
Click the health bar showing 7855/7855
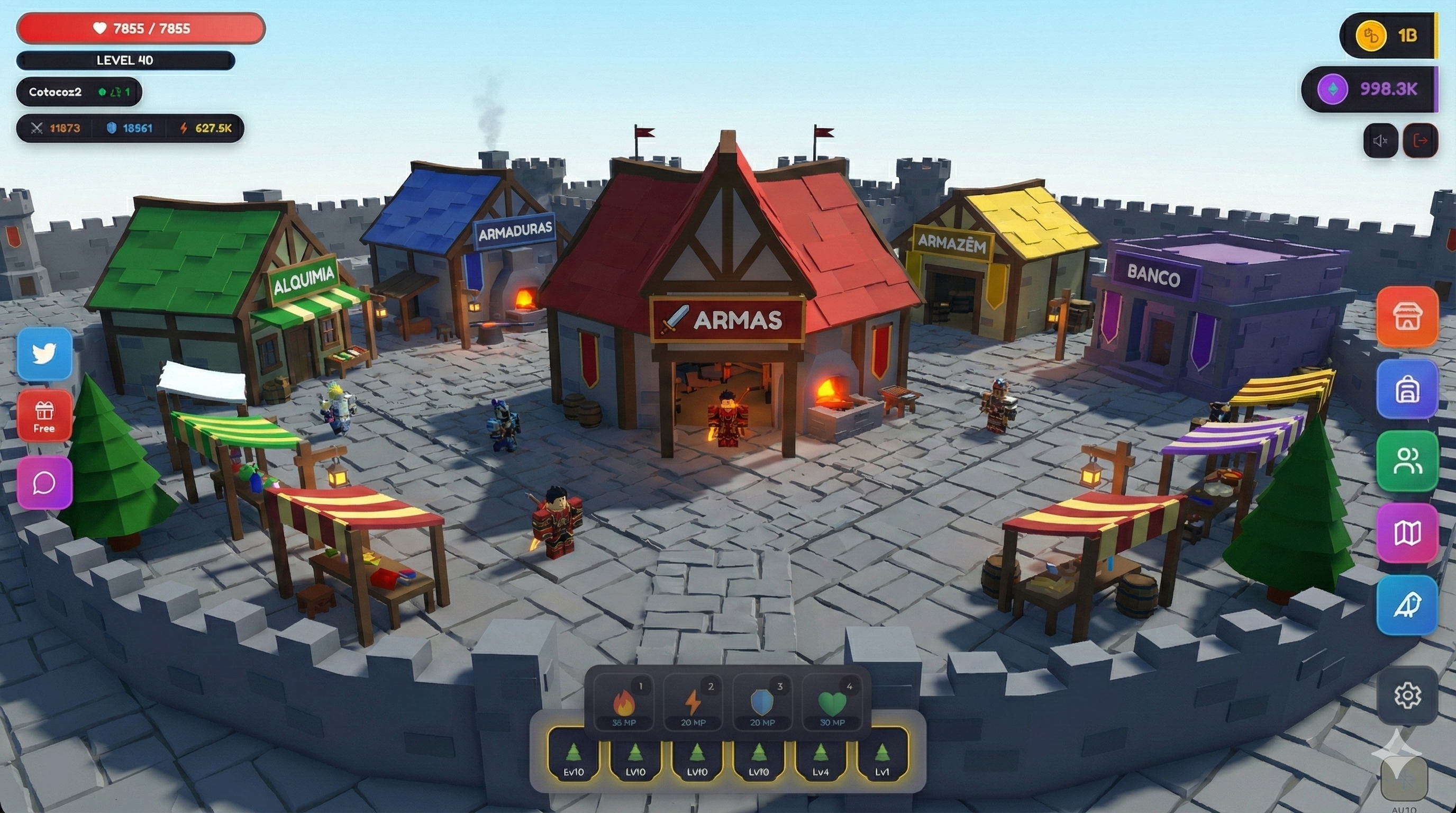pyautogui.click(x=140, y=28)
